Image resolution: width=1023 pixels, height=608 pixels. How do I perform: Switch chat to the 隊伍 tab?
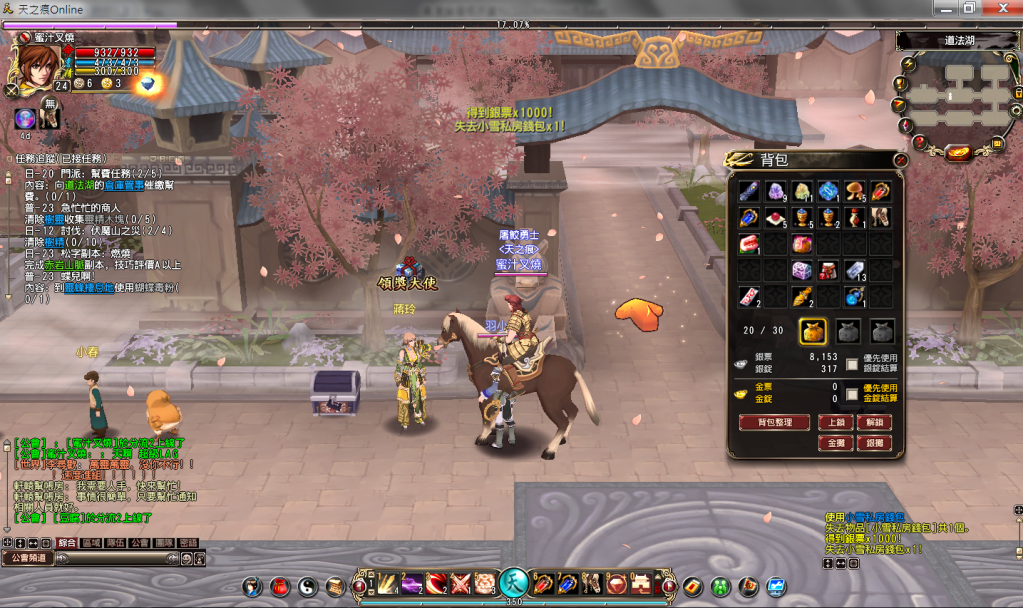pyautogui.click(x=116, y=542)
